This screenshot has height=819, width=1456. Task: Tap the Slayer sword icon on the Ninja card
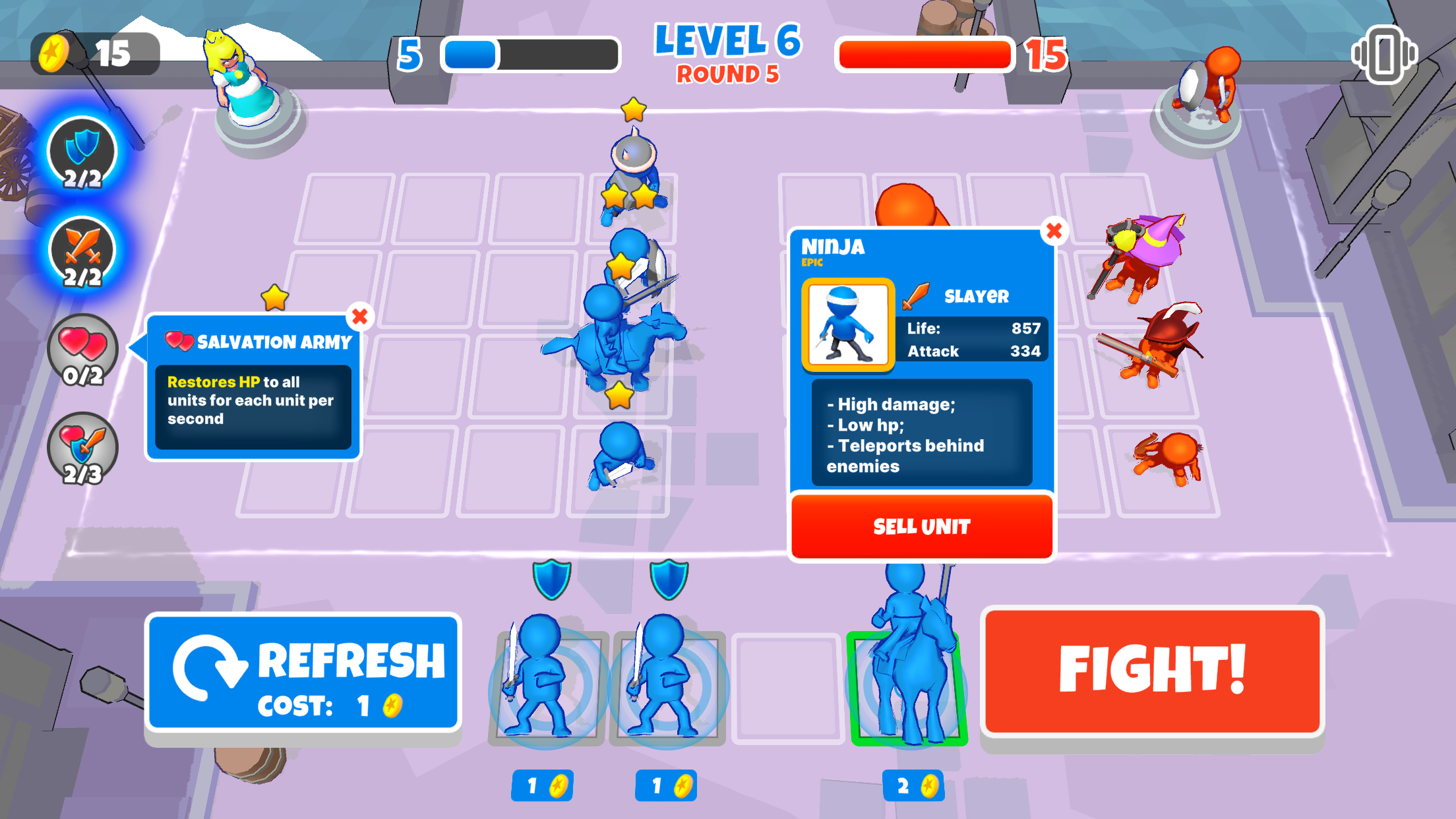pos(917,295)
